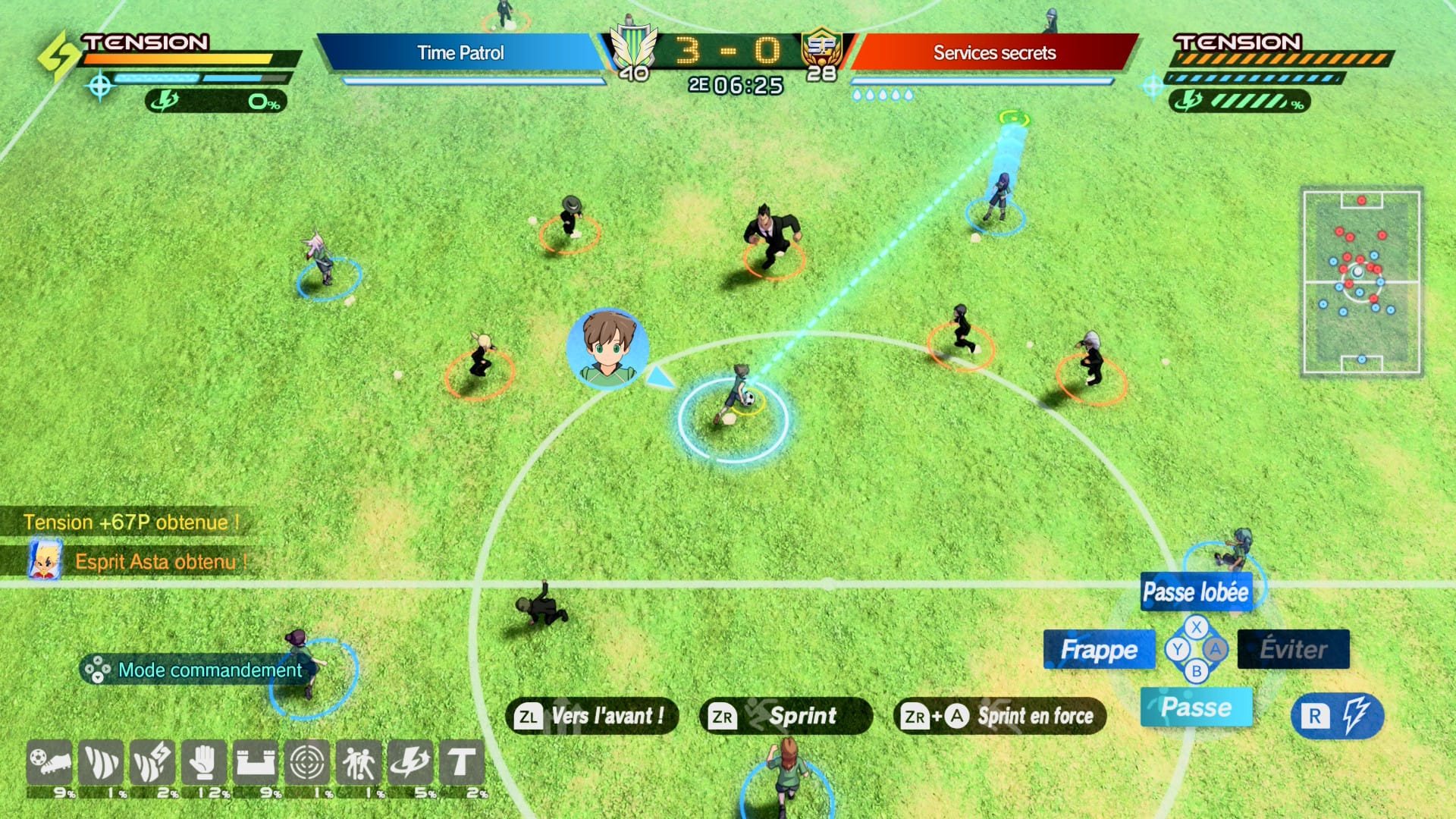Click the Services secrets team banner
This screenshot has height=819, width=1456.
click(994, 52)
